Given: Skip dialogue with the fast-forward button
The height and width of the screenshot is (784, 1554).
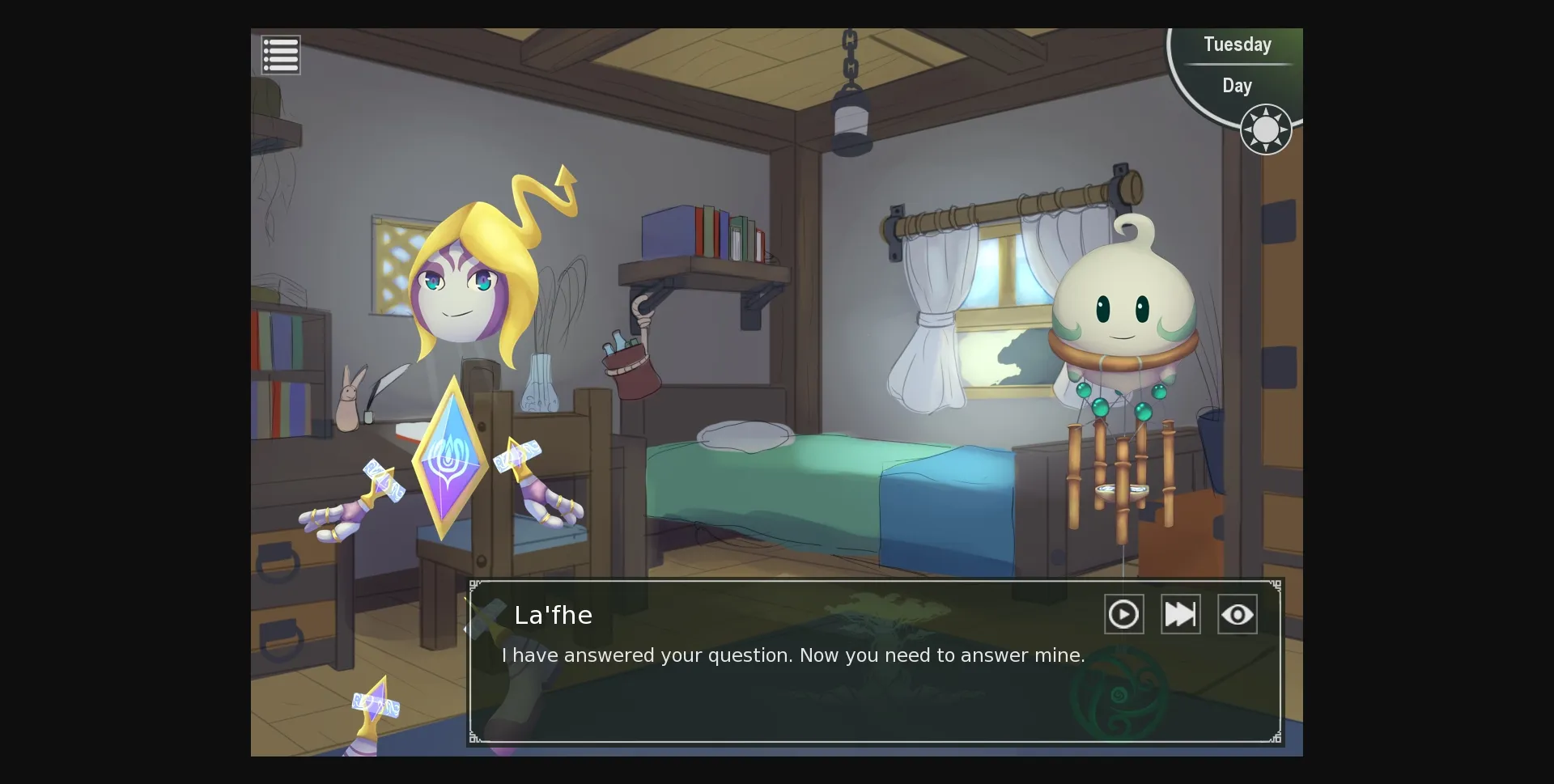Looking at the screenshot, I should coord(1180,614).
